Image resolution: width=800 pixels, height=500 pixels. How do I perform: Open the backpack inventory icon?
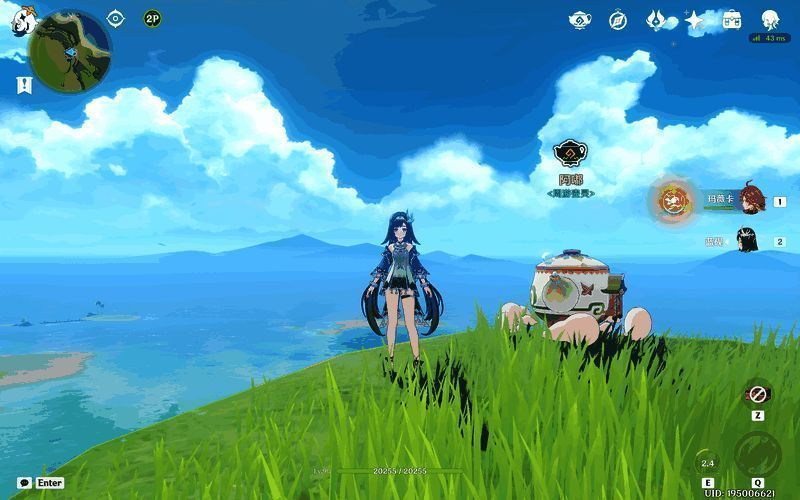tap(732, 20)
